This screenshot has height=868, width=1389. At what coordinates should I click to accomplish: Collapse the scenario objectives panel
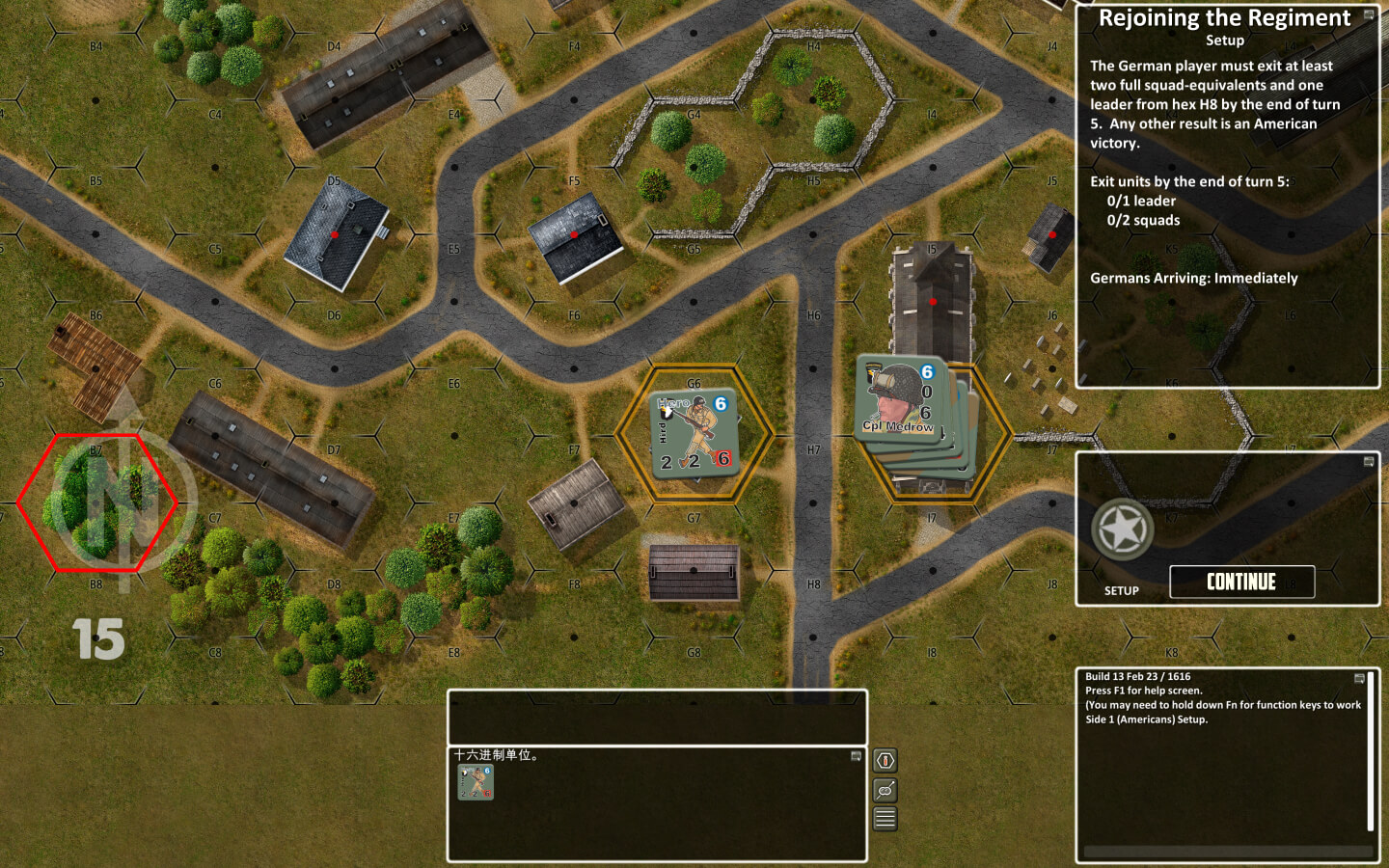(1368, 15)
